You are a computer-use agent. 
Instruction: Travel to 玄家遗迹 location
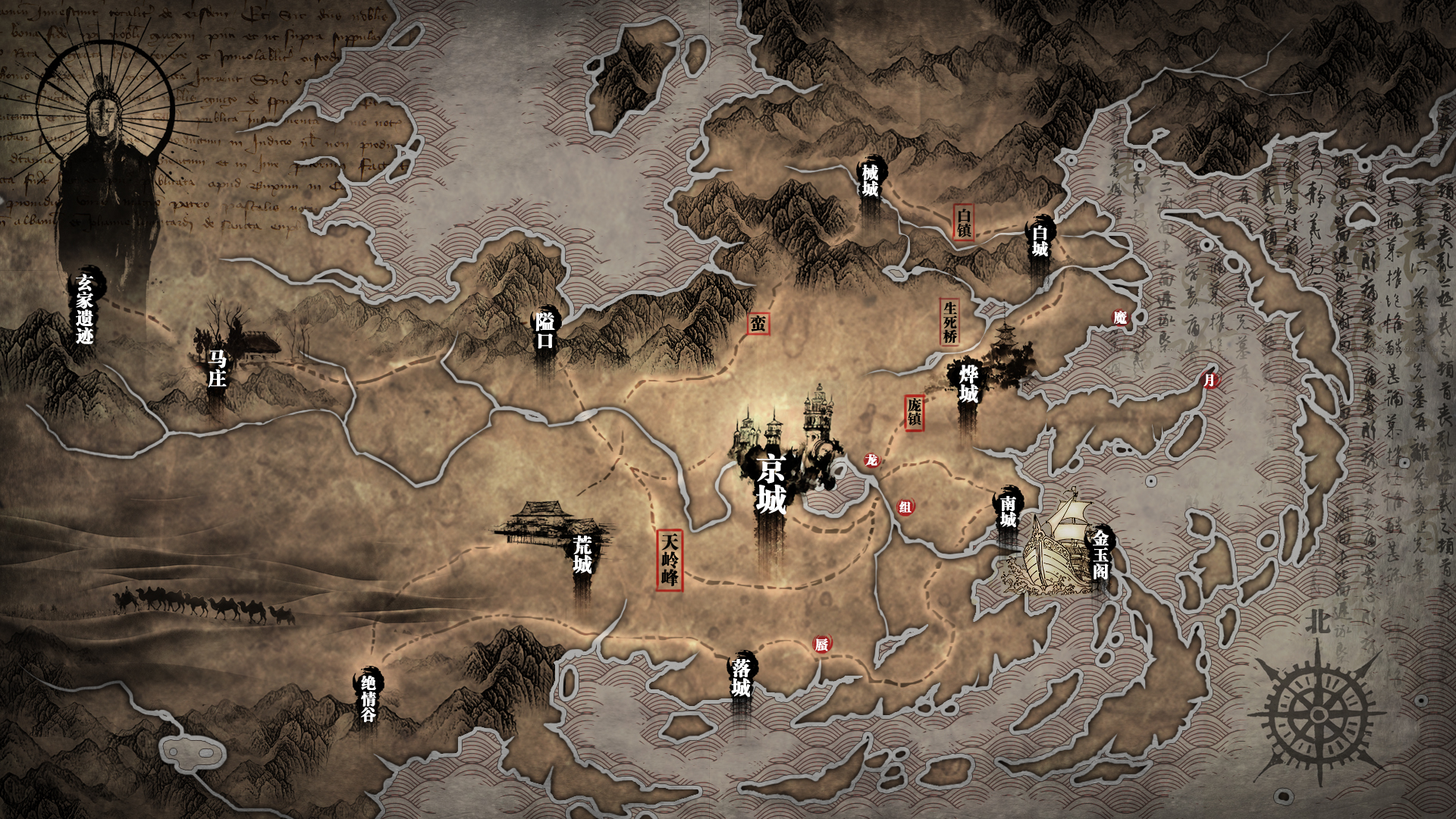click(84, 309)
